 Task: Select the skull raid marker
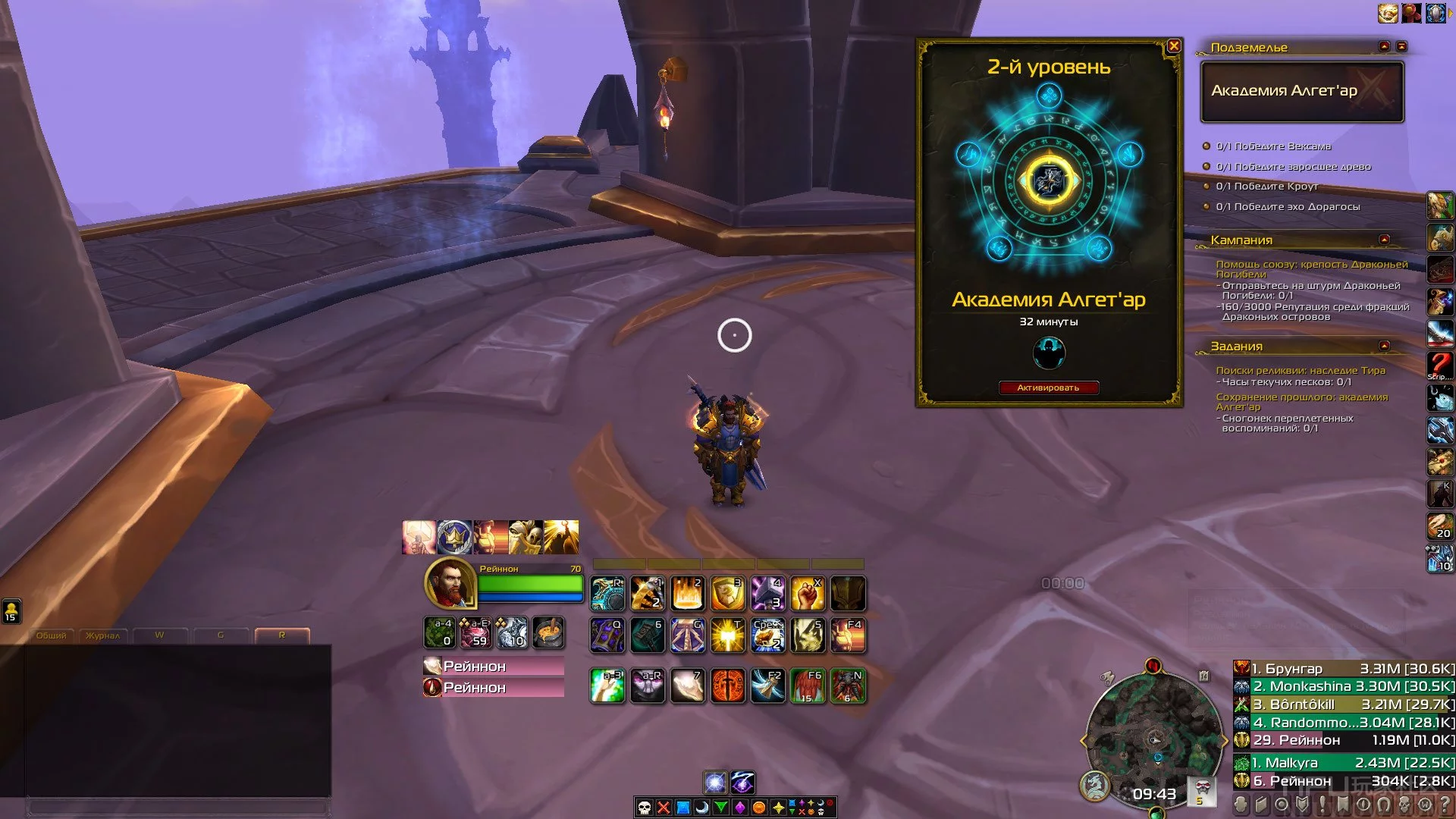(x=645, y=808)
